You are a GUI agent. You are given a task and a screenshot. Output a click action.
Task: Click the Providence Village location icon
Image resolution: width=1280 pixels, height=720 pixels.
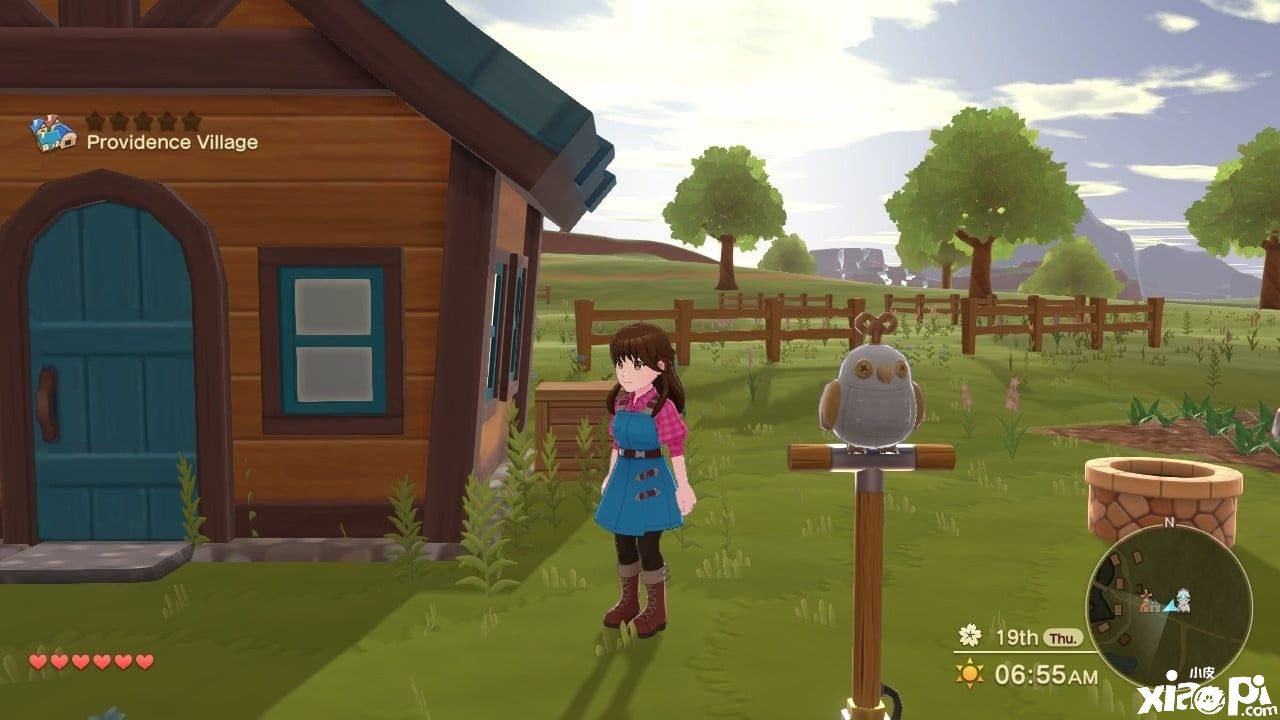[53, 134]
